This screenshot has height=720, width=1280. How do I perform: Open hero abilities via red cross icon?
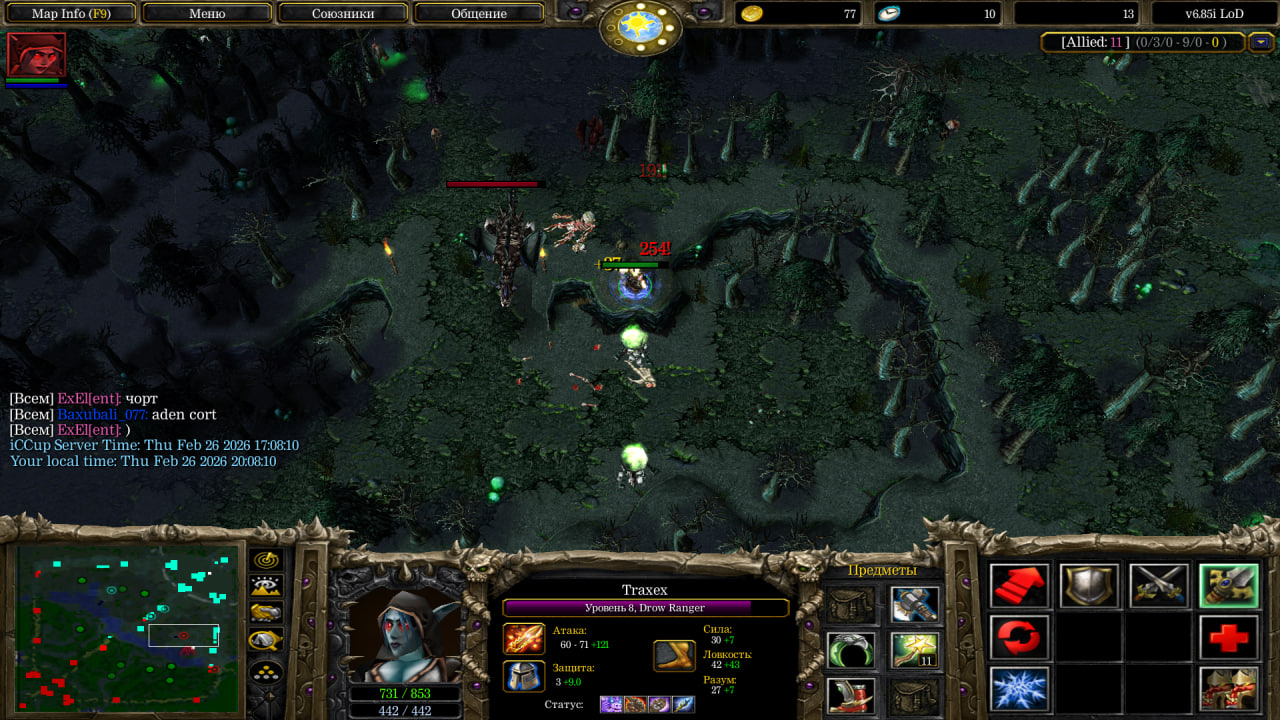[1229, 637]
